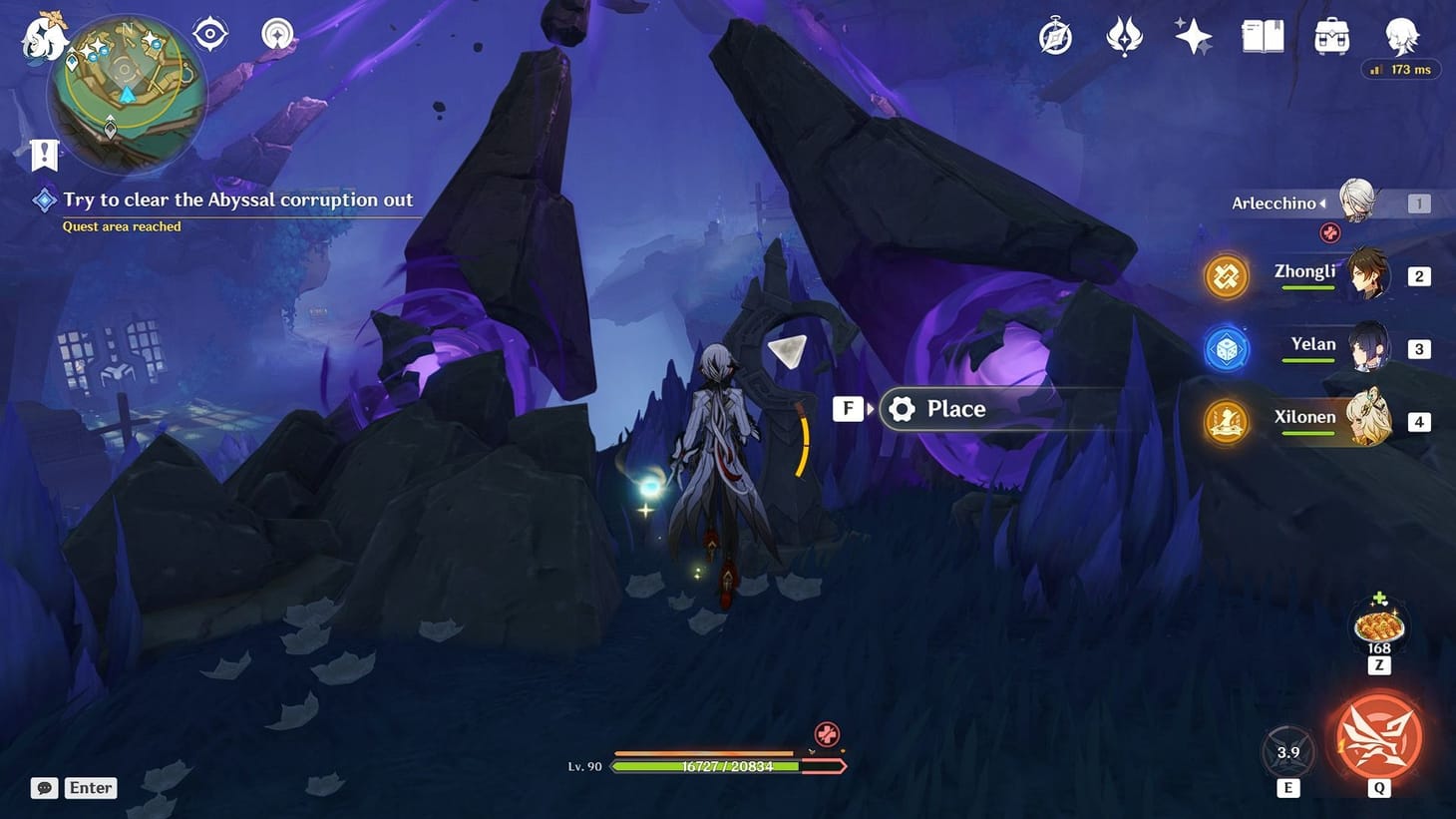Open the Wish menu star icon
The image size is (1456, 819).
(x=1193, y=36)
